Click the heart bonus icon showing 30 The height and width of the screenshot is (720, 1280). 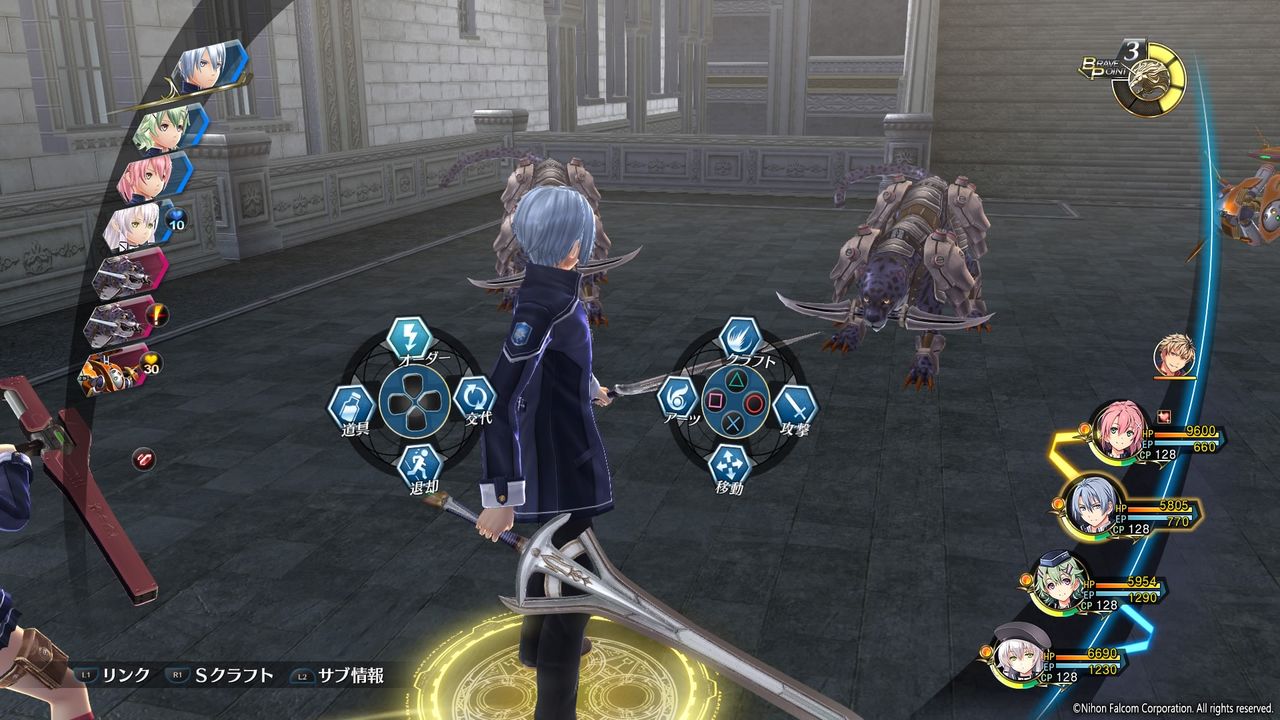coord(150,363)
